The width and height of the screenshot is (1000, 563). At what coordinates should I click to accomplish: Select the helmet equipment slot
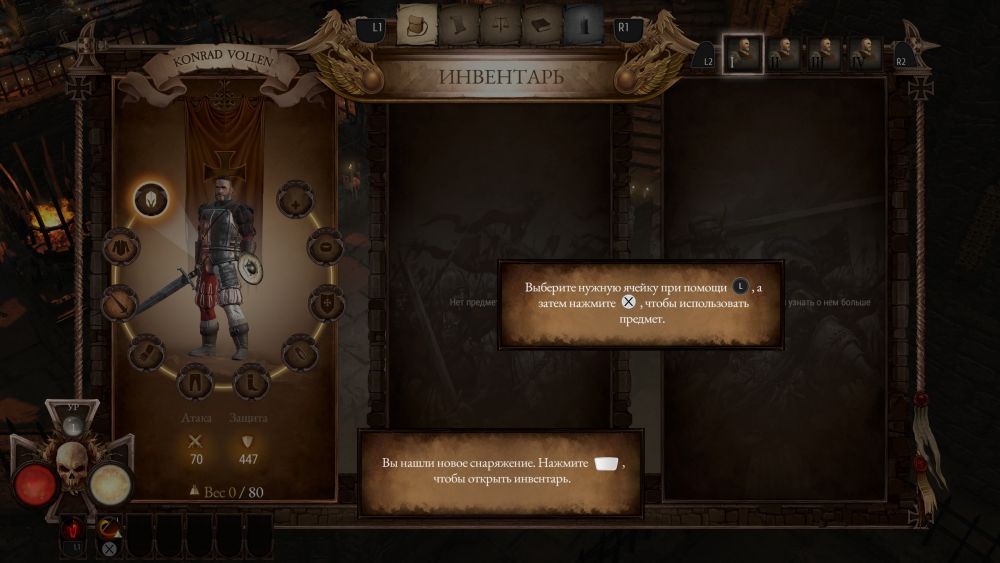pyautogui.click(x=151, y=199)
